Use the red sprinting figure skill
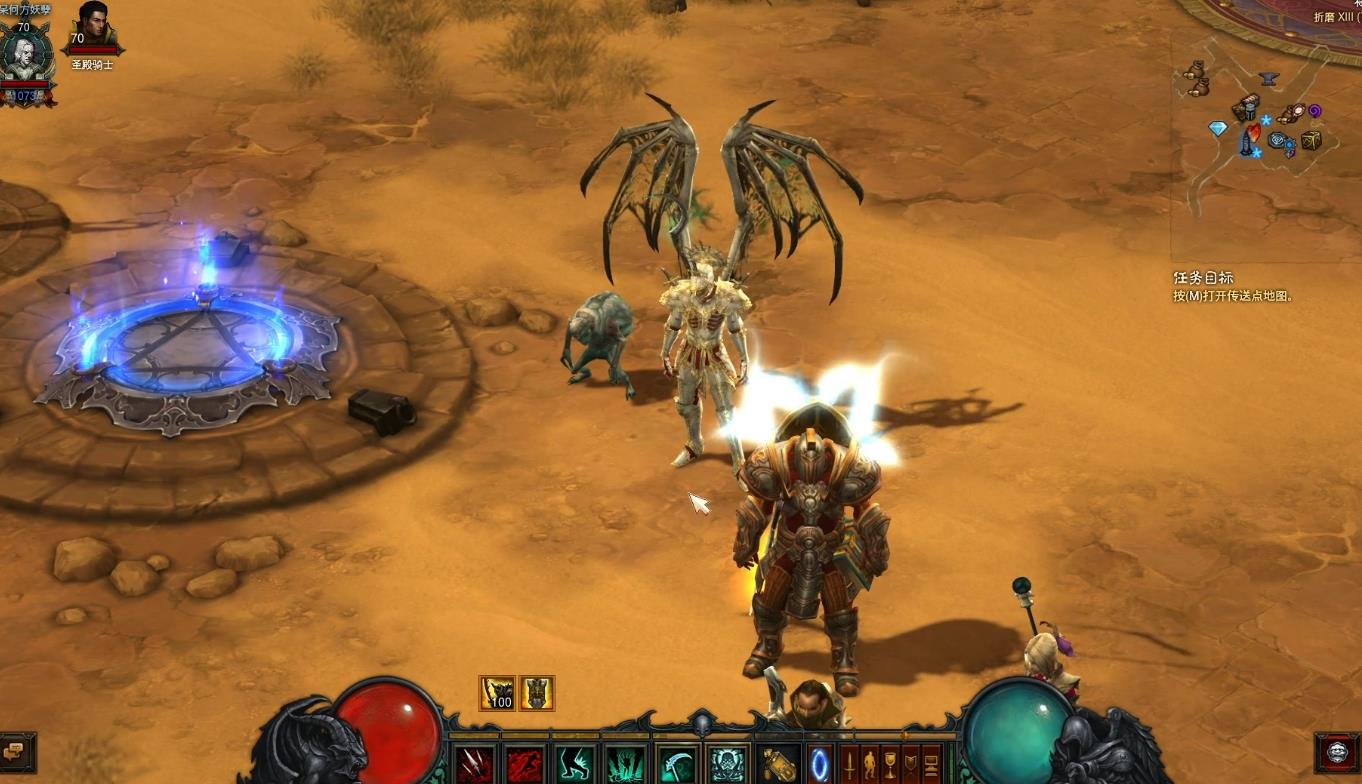This screenshot has height=784, width=1362. click(525, 765)
